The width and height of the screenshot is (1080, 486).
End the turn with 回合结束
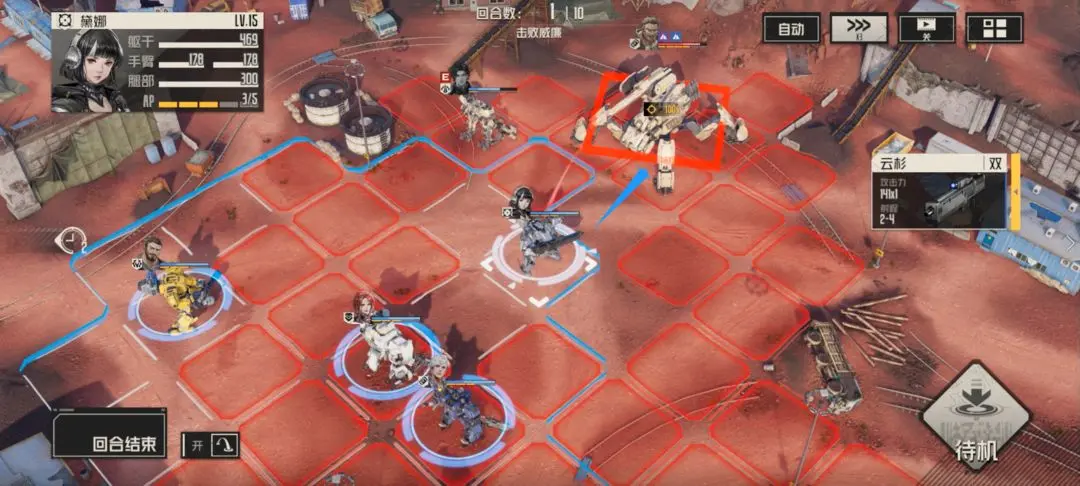click(x=110, y=444)
